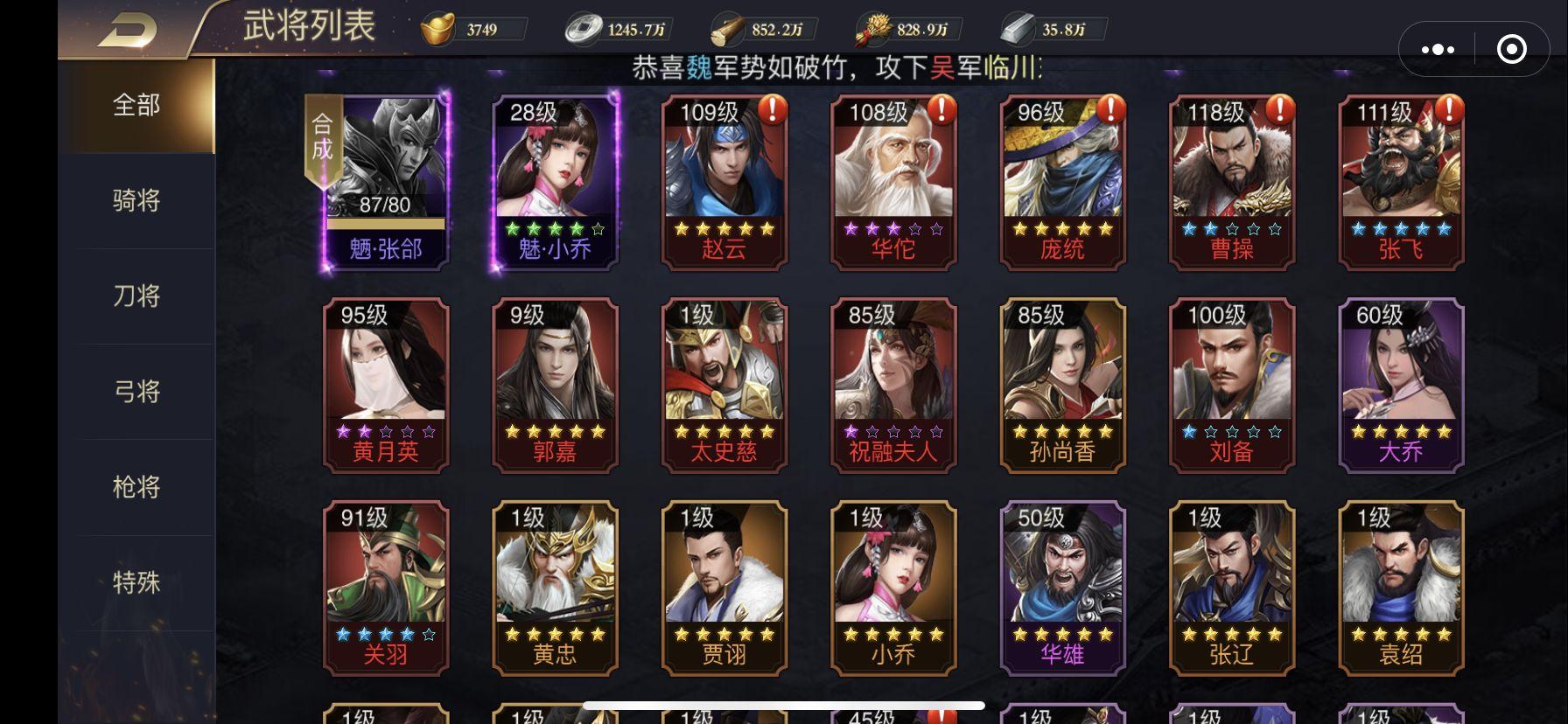Click the 特殊 category to expand special generals
This screenshot has height=724, width=1568.
[136, 582]
